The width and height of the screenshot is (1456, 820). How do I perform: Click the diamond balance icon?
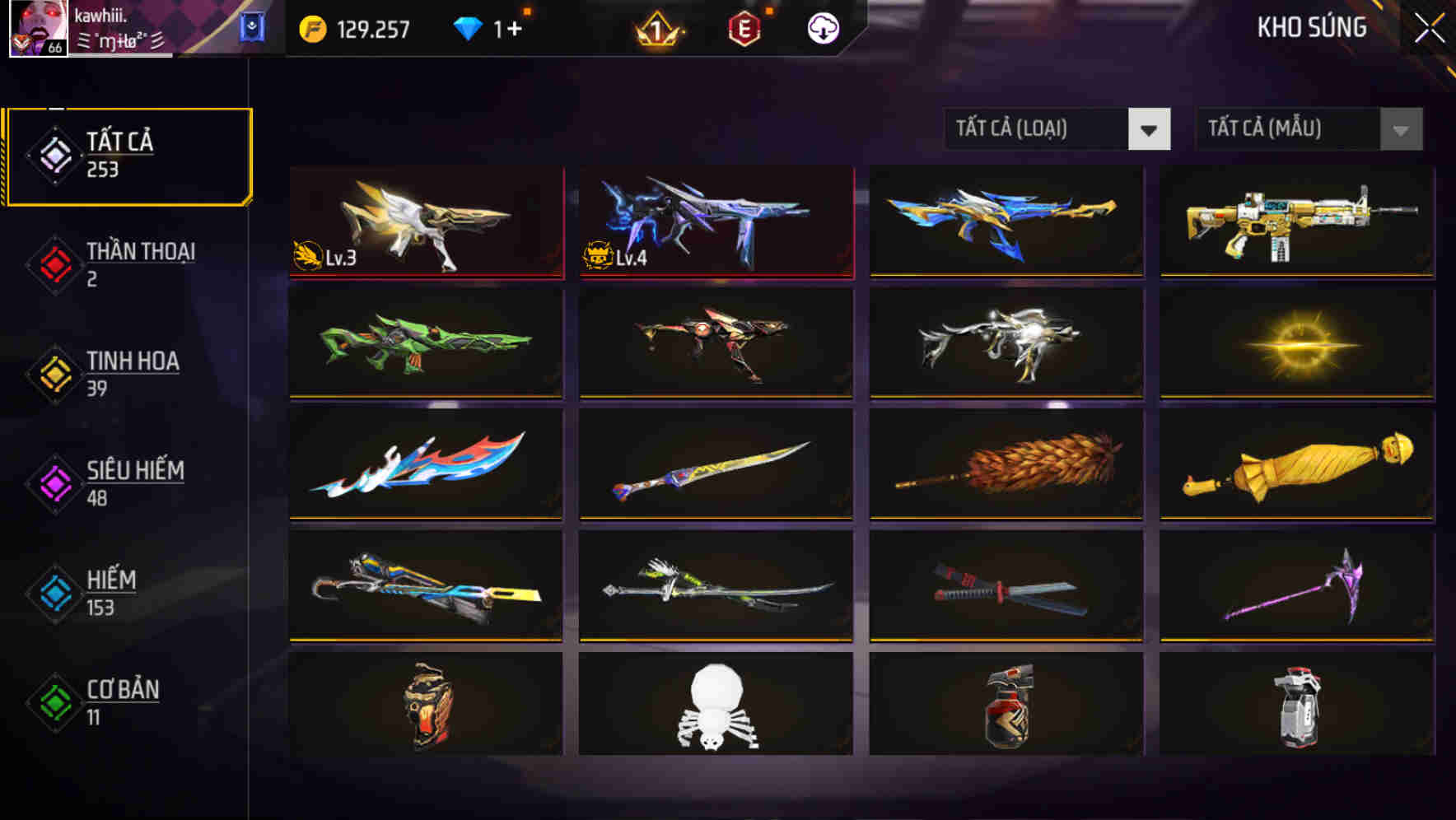click(x=469, y=27)
